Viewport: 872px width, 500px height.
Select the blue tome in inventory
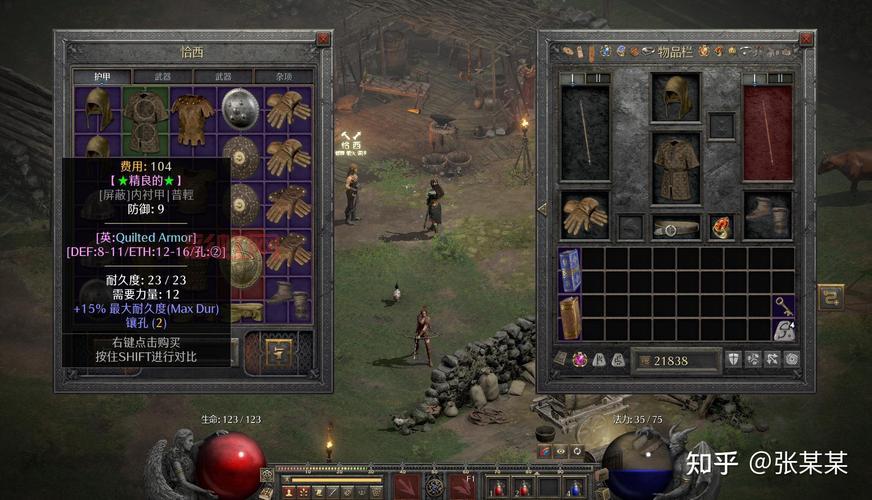[570, 270]
